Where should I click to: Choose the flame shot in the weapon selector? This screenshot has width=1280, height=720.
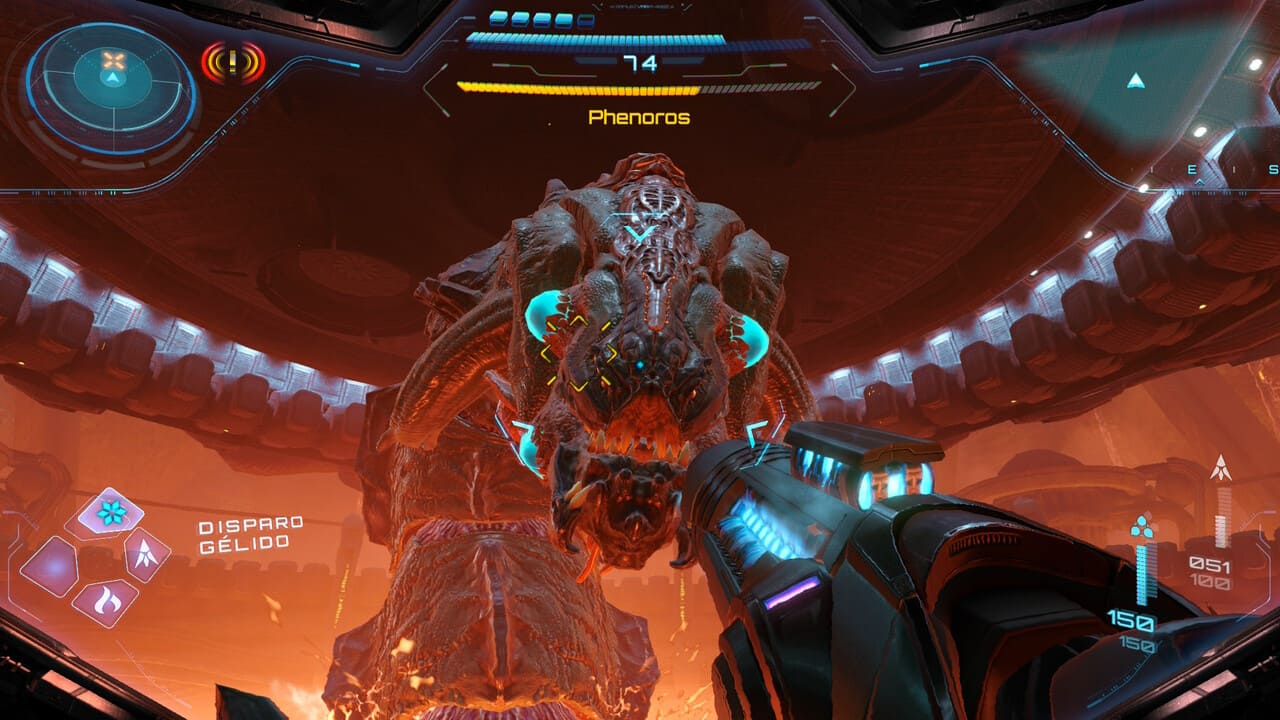pos(105,600)
